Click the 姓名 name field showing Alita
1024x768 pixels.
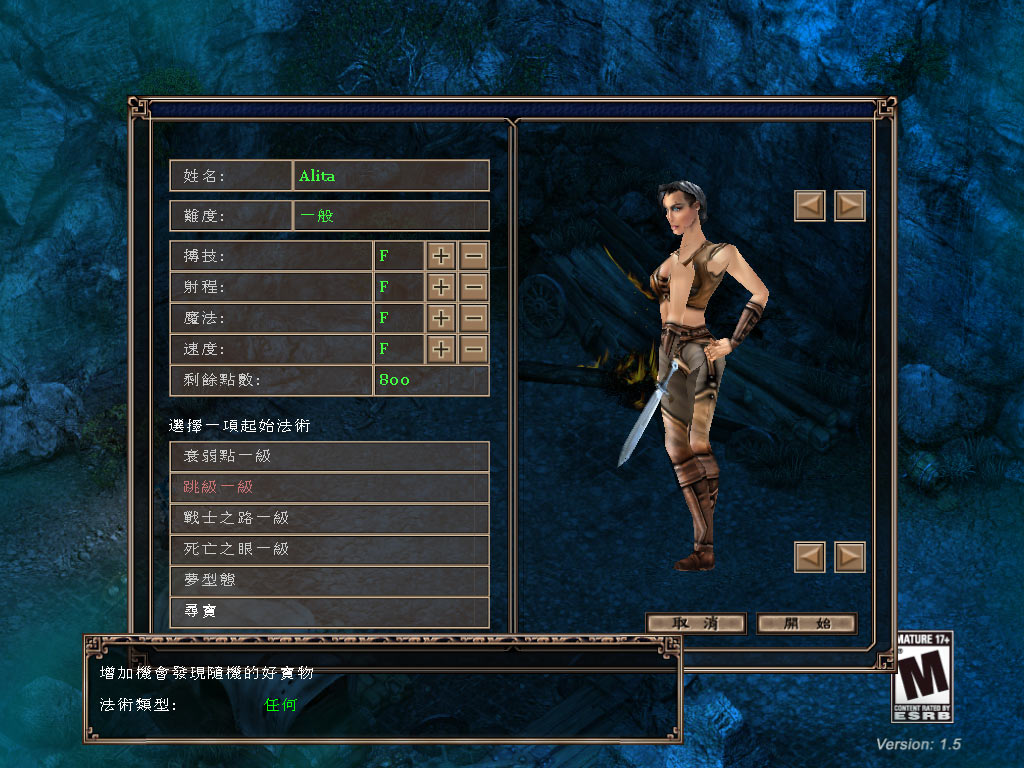[x=391, y=176]
